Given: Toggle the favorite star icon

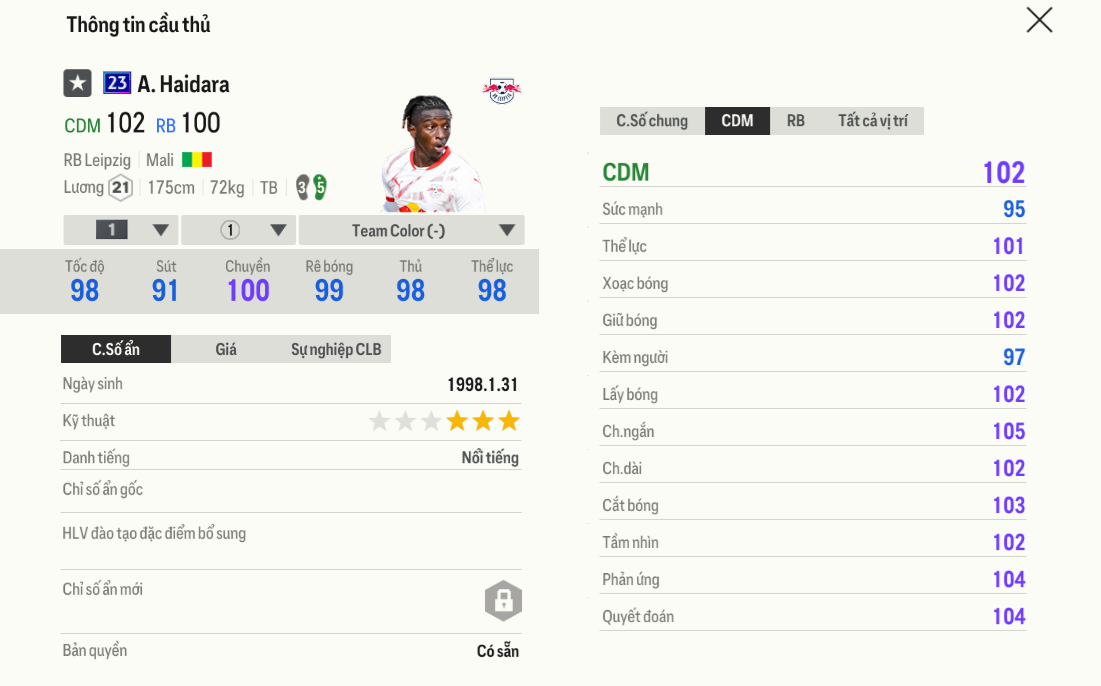Looking at the screenshot, I should (x=77, y=84).
